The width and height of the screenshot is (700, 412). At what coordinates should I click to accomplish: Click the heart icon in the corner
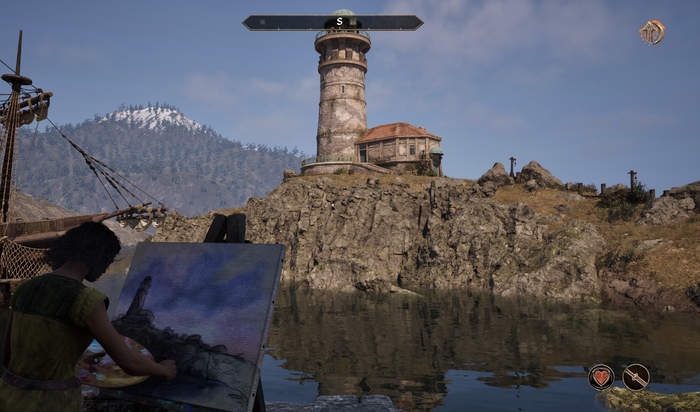(x=601, y=377)
